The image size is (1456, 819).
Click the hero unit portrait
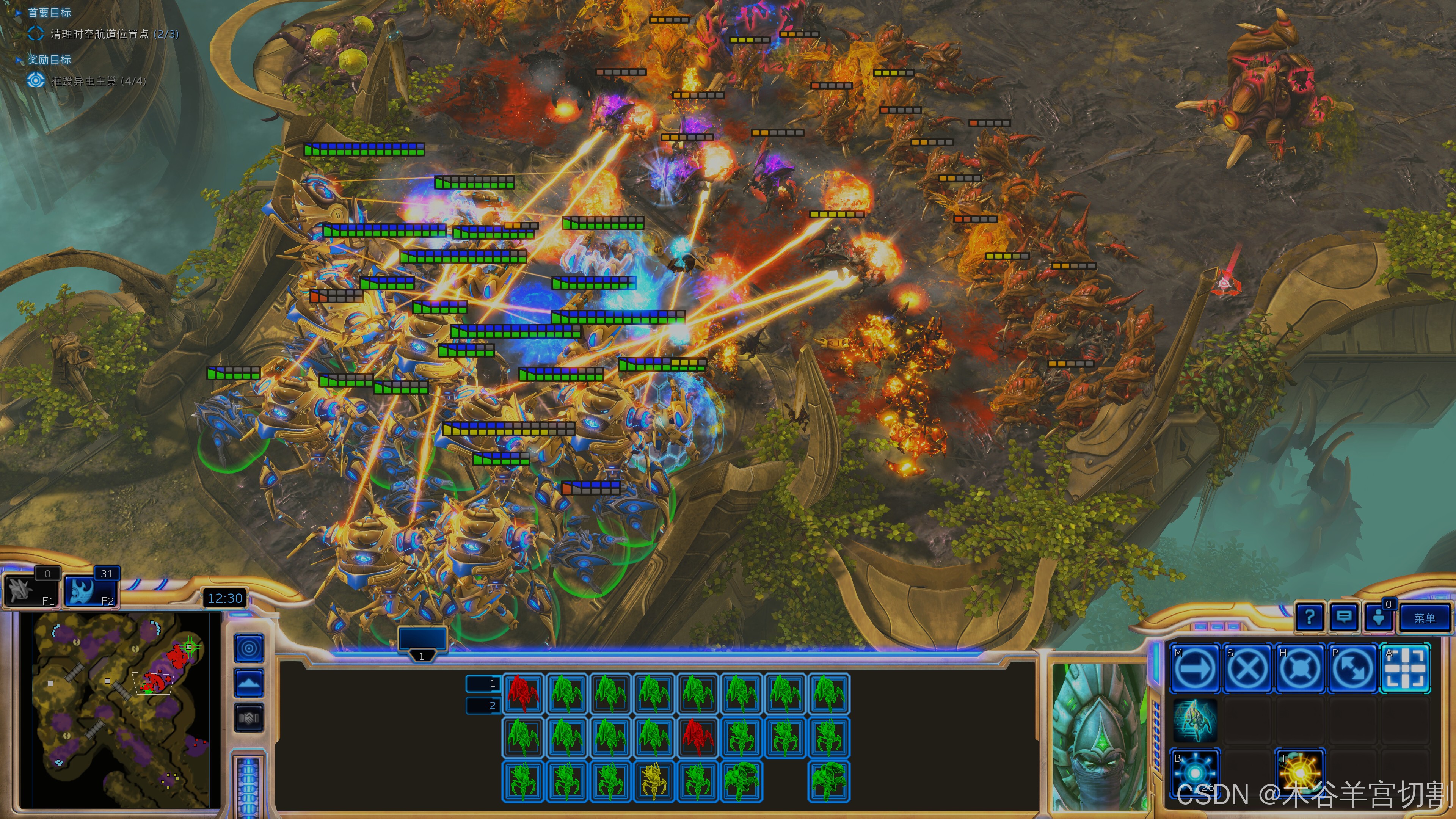(1099, 737)
